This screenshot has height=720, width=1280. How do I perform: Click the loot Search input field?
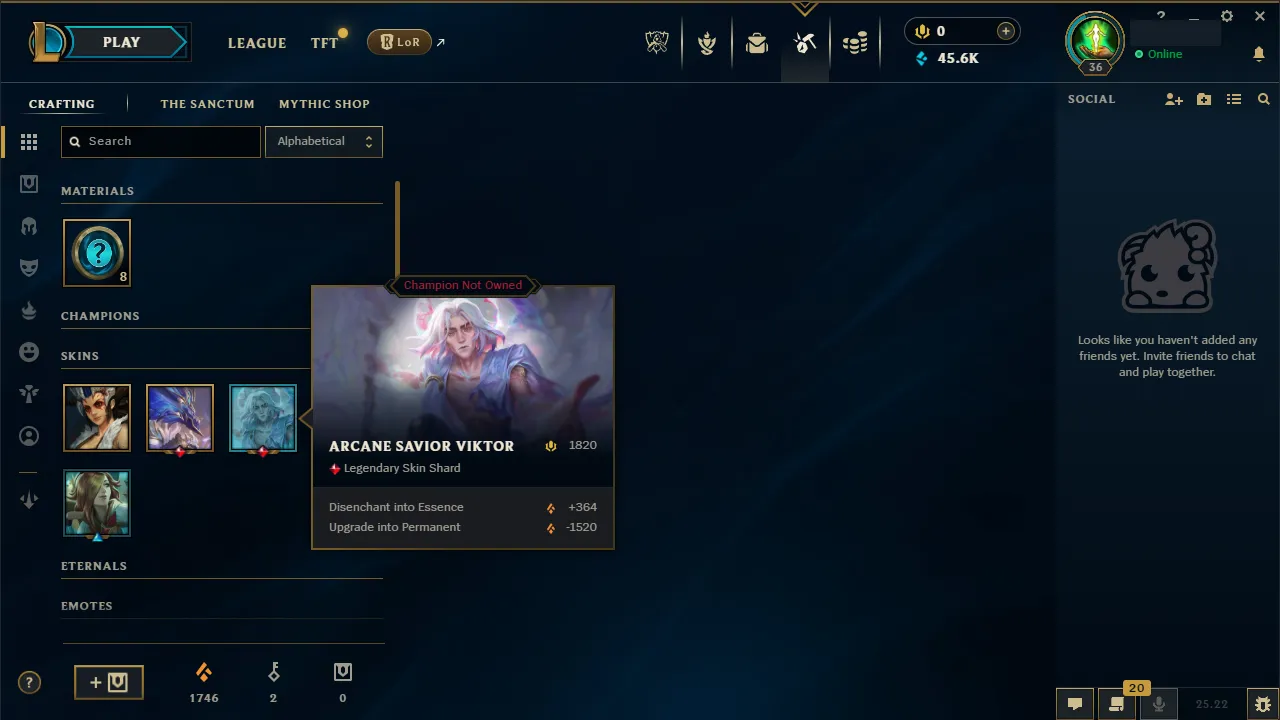(x=160, y=141)
